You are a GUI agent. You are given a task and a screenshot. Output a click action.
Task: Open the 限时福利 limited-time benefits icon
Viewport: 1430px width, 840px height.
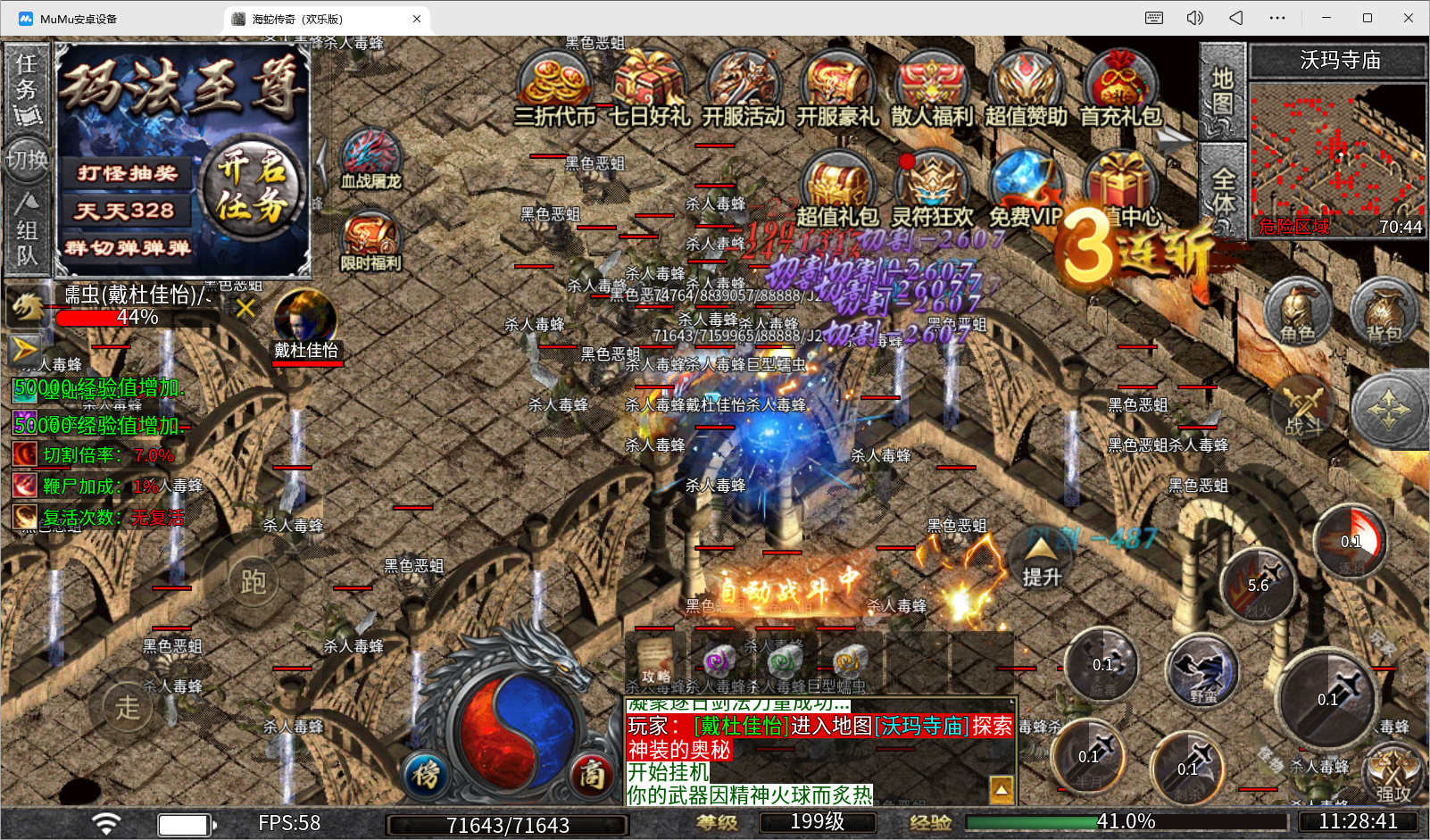(370, 241)
